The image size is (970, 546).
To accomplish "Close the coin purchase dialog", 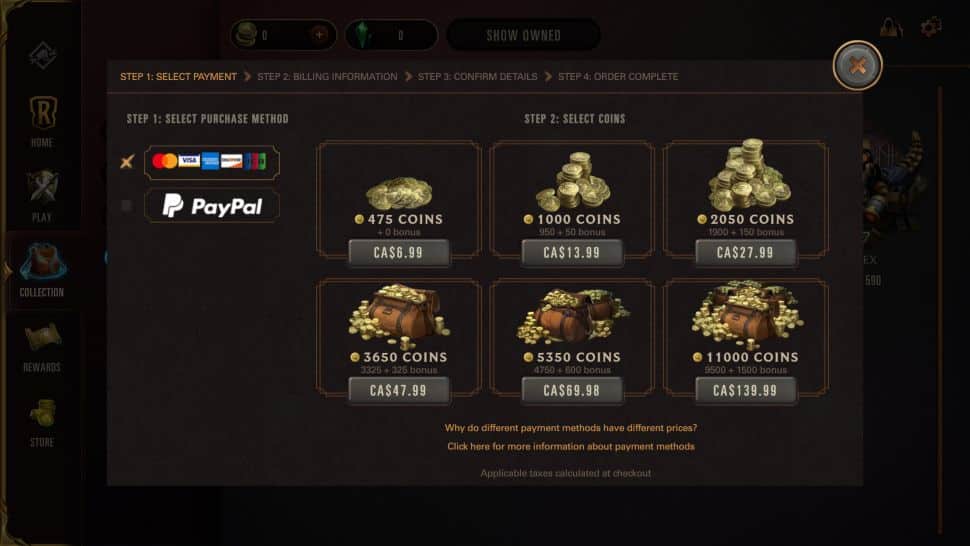I will click(x=857, y=66).
